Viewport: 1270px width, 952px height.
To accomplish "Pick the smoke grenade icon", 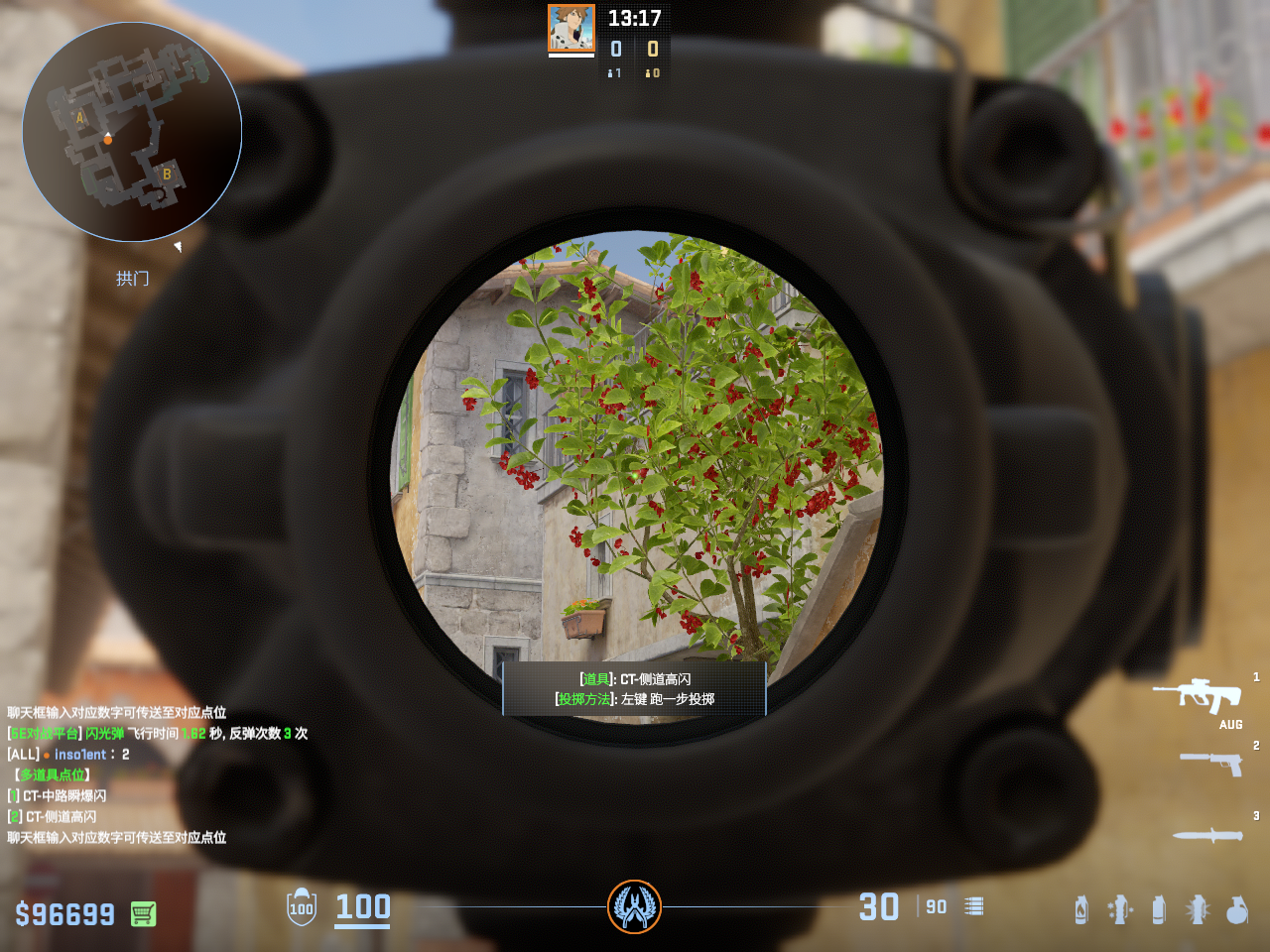I will pos(1158,909).
